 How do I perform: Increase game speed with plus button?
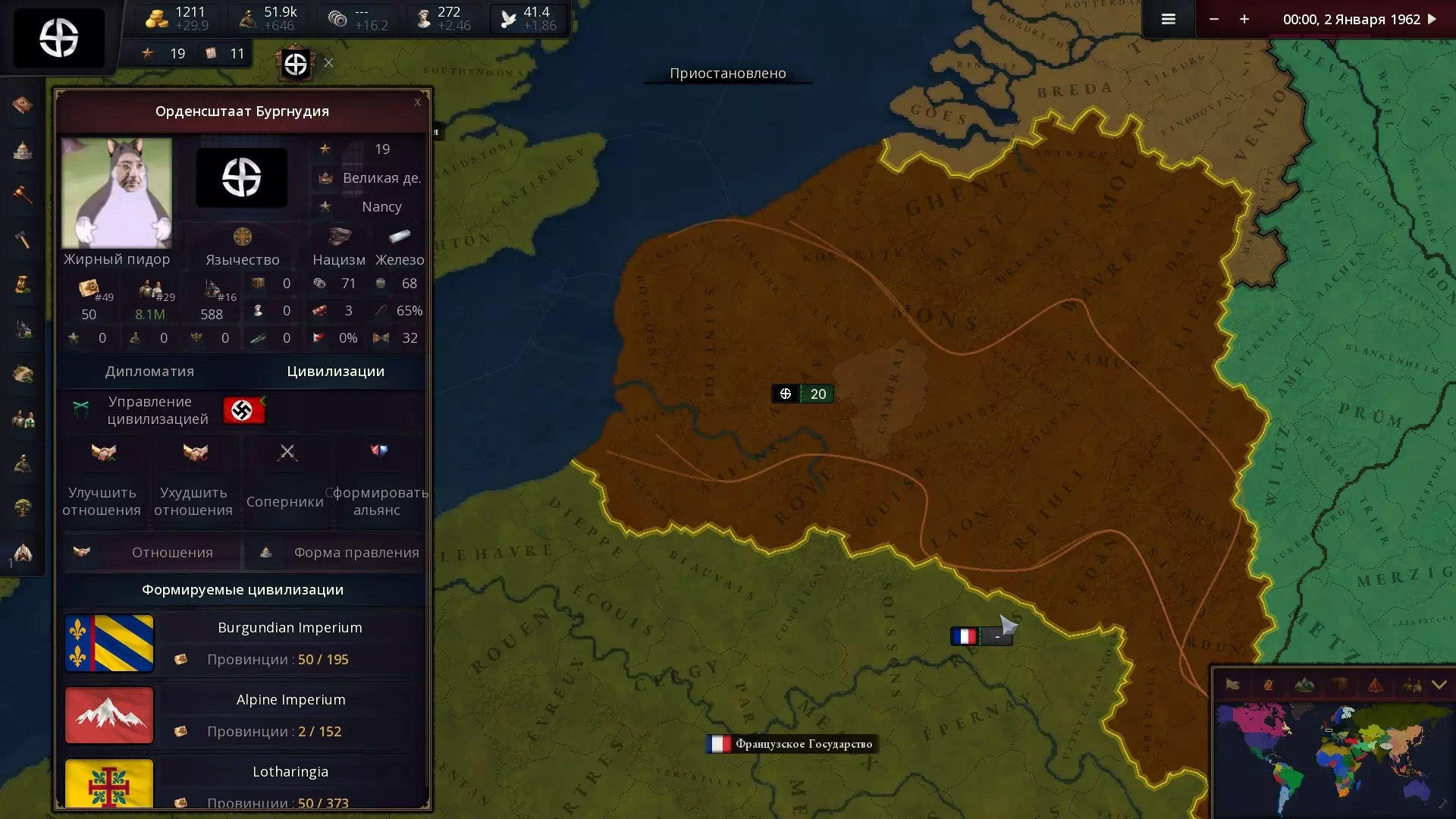pyautogui.click(x=1244, y=20)
